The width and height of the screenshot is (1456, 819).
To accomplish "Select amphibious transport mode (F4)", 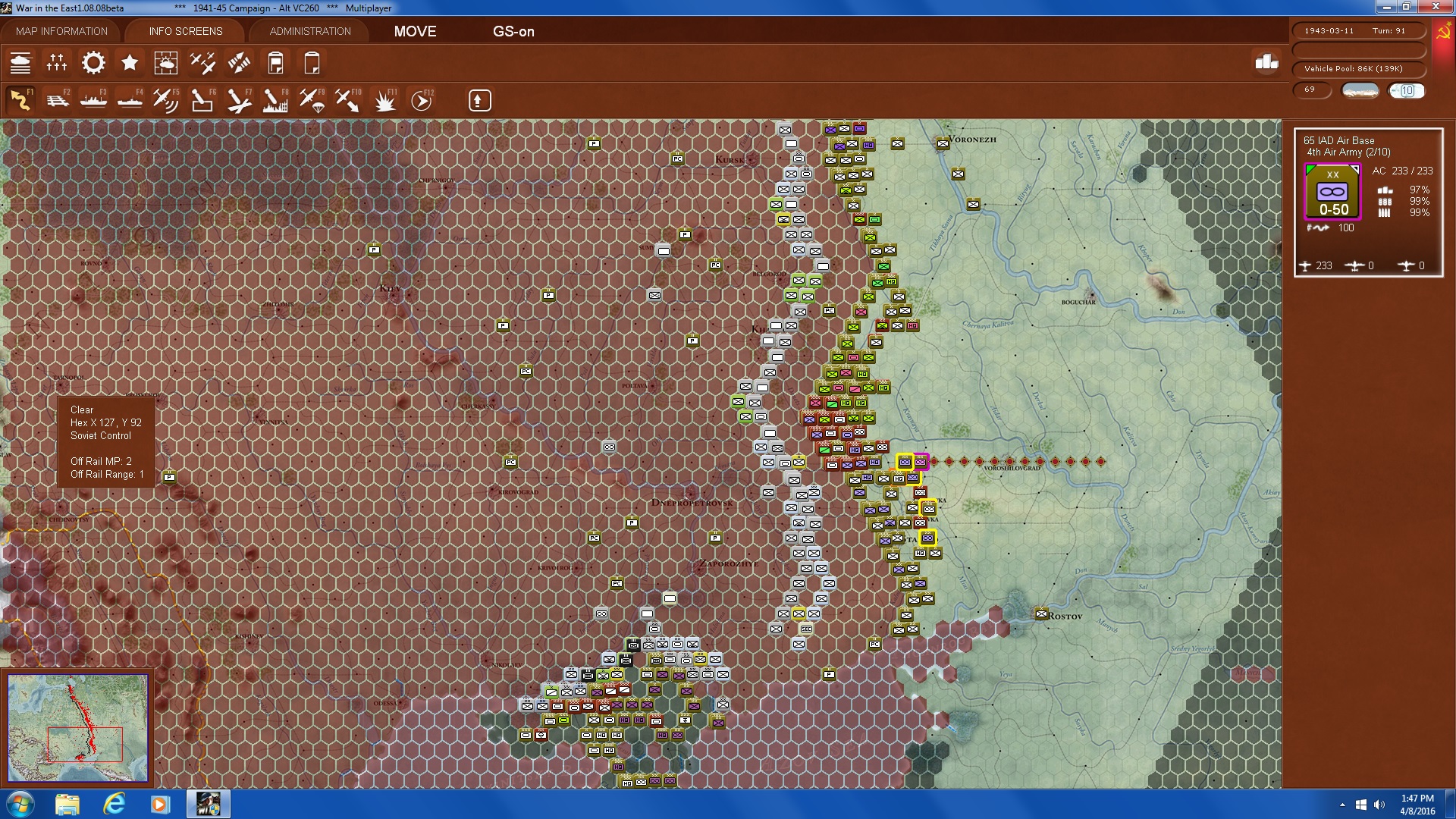I will pyautogui.click(x=129, y=99).
